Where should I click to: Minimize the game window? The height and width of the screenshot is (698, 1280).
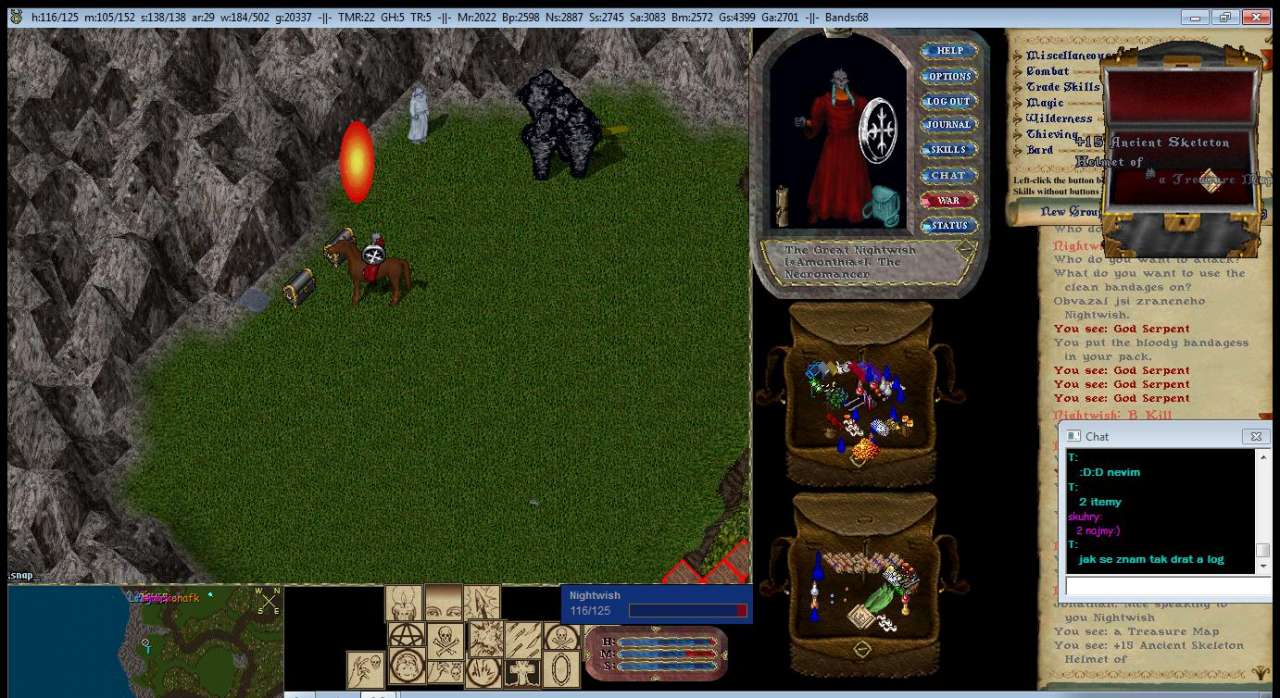coord(1194,17)
